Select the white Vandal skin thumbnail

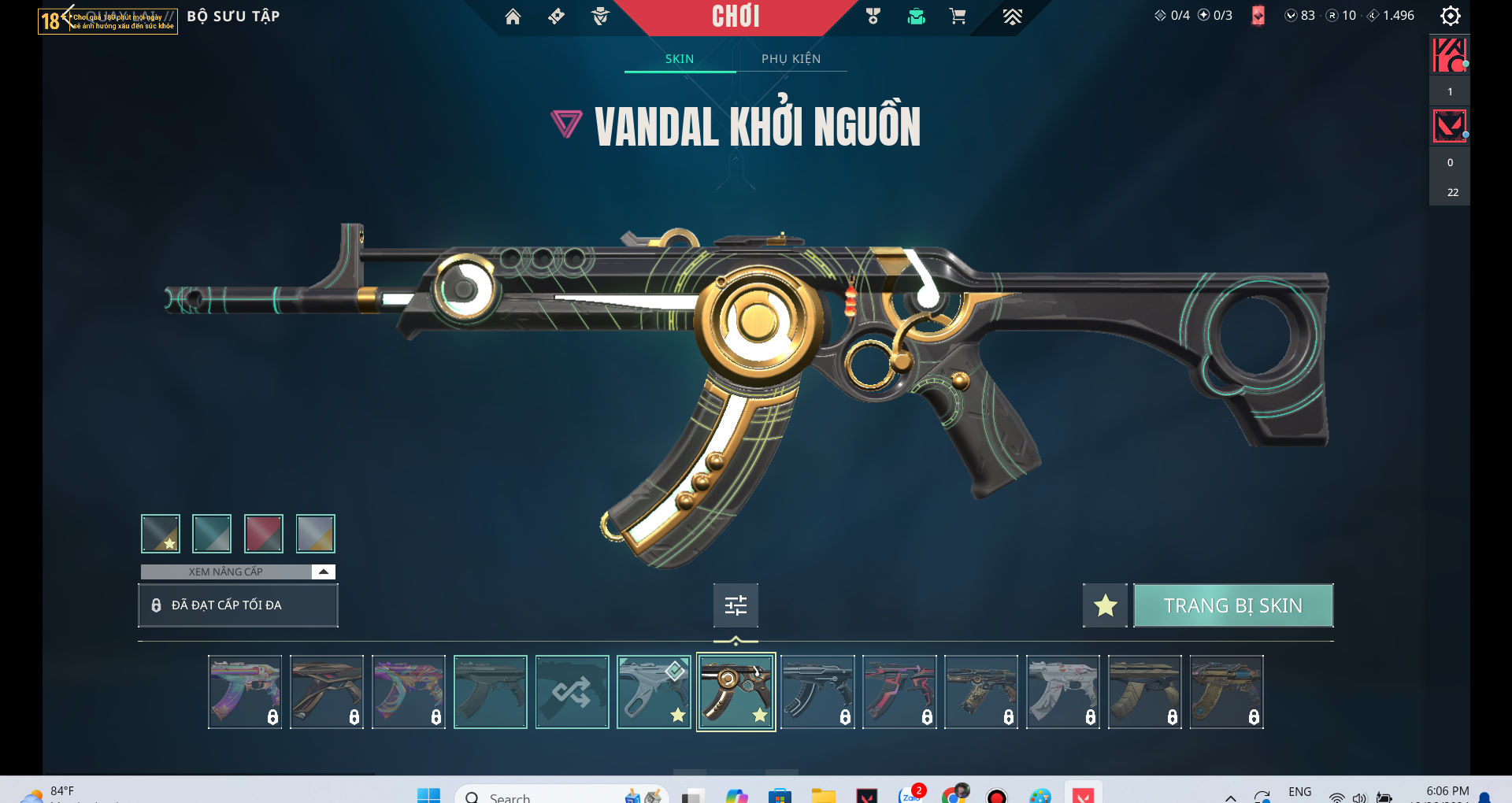(1063, 693)
